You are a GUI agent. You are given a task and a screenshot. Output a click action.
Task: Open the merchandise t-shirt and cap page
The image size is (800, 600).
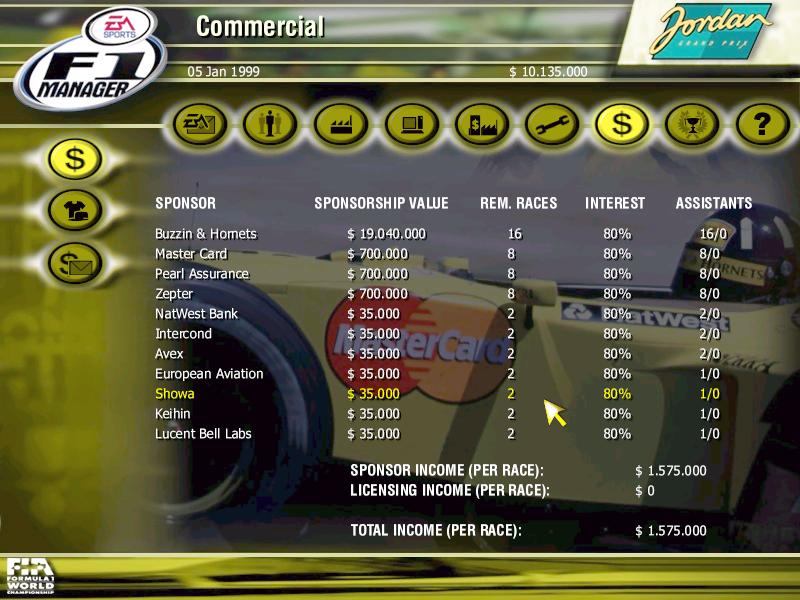77,210
